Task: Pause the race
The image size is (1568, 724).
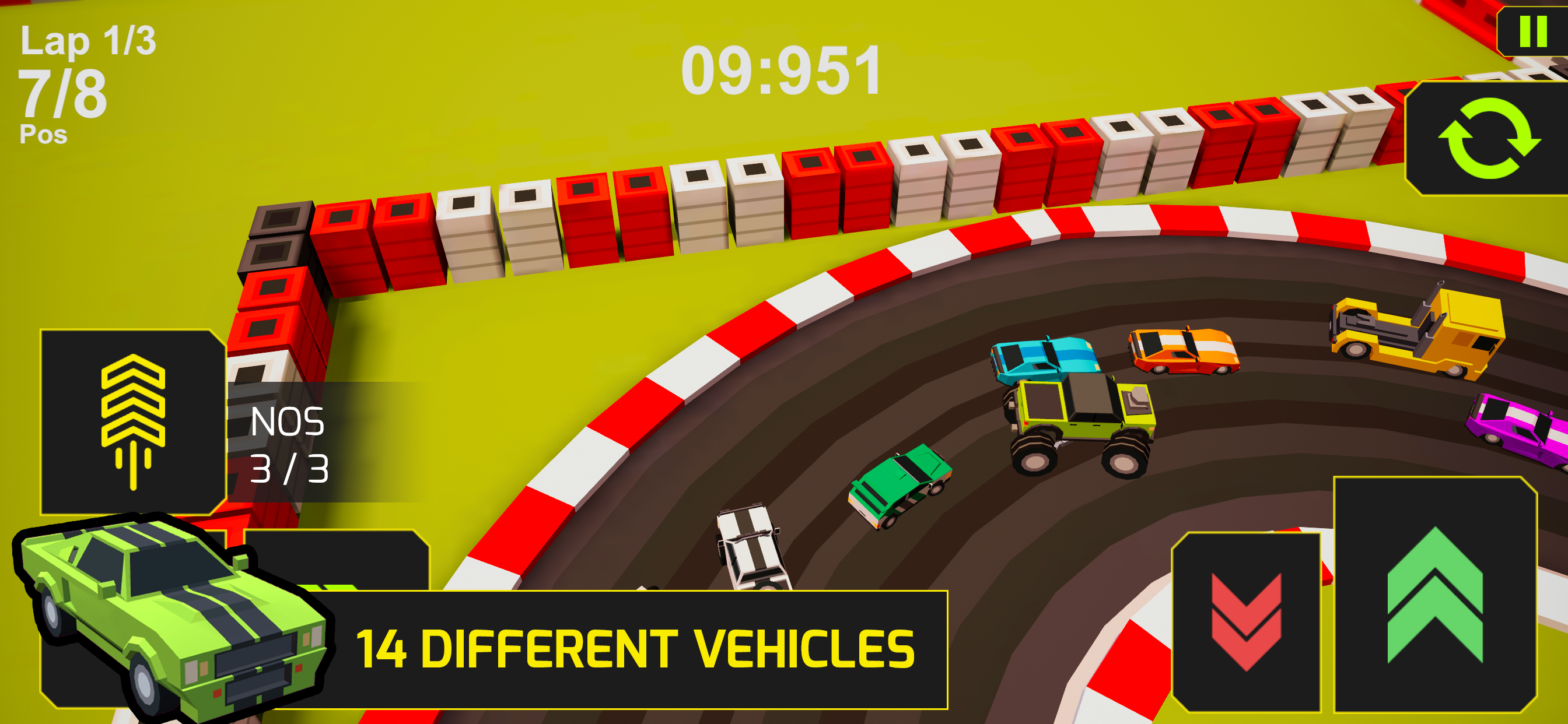Action: [1534, 31]
